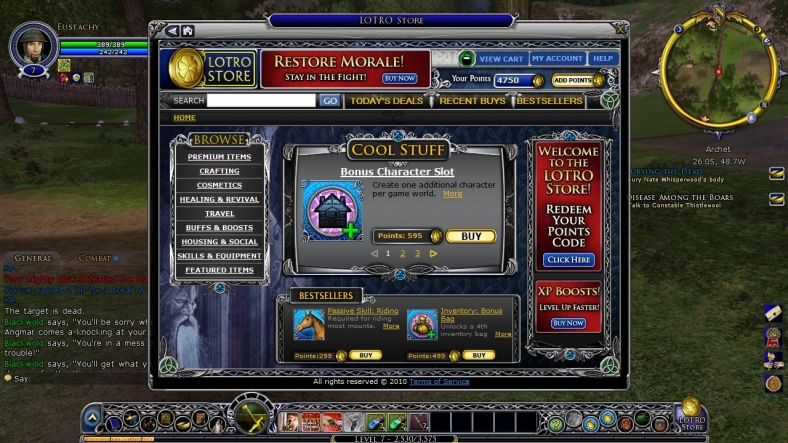Viewport: 788px width, 443px height.
Task: Buy the Passive Skill: Riding item
Action: point(365,355)
